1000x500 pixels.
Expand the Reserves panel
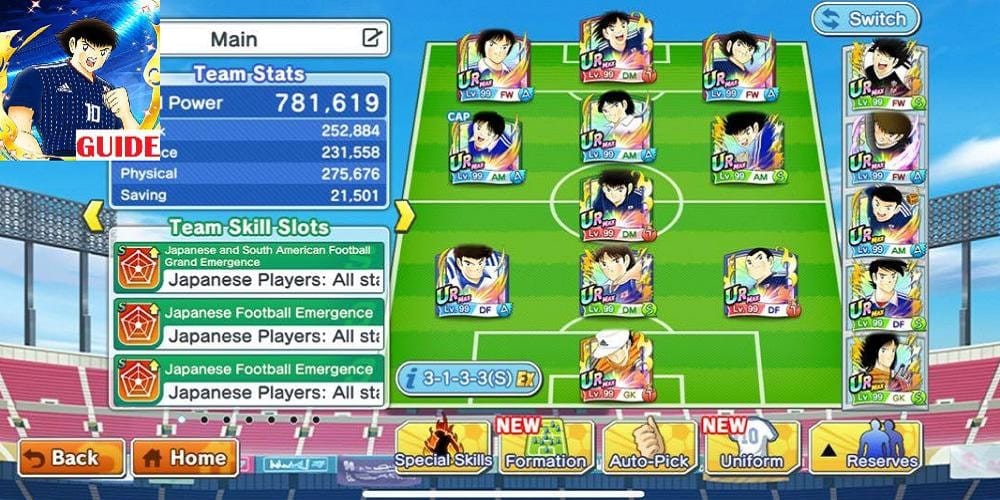click(866, 447)
